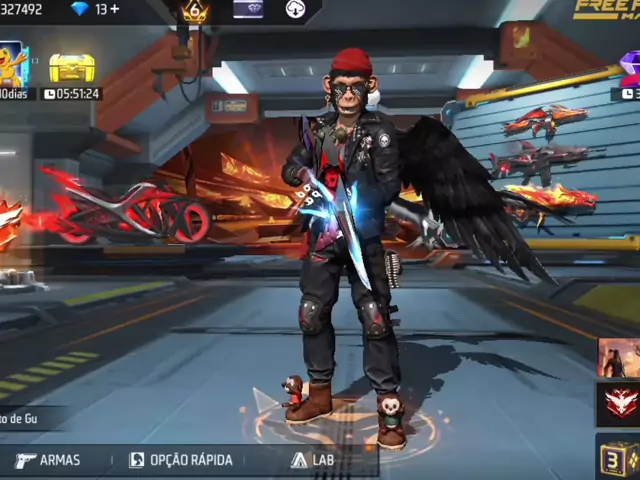
Task: Open the yellow creature event icon
Action: pos(12,64)
